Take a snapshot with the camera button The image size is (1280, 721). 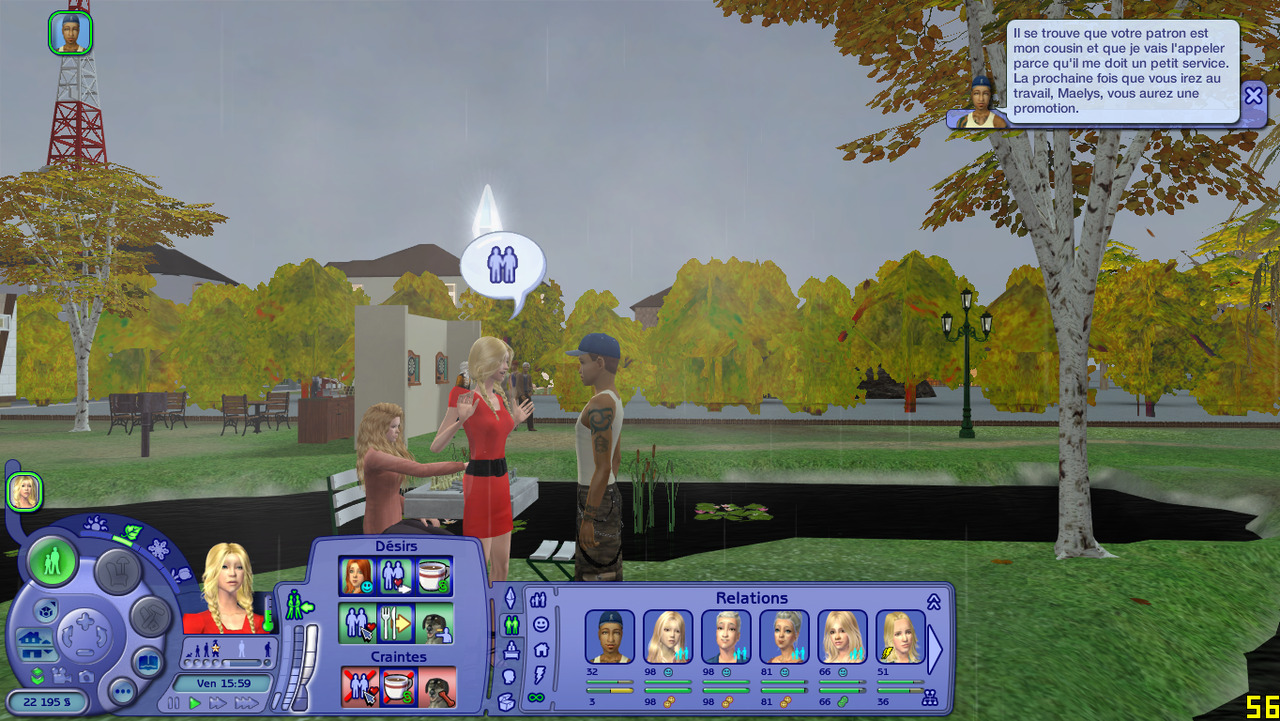coord(86,676)
